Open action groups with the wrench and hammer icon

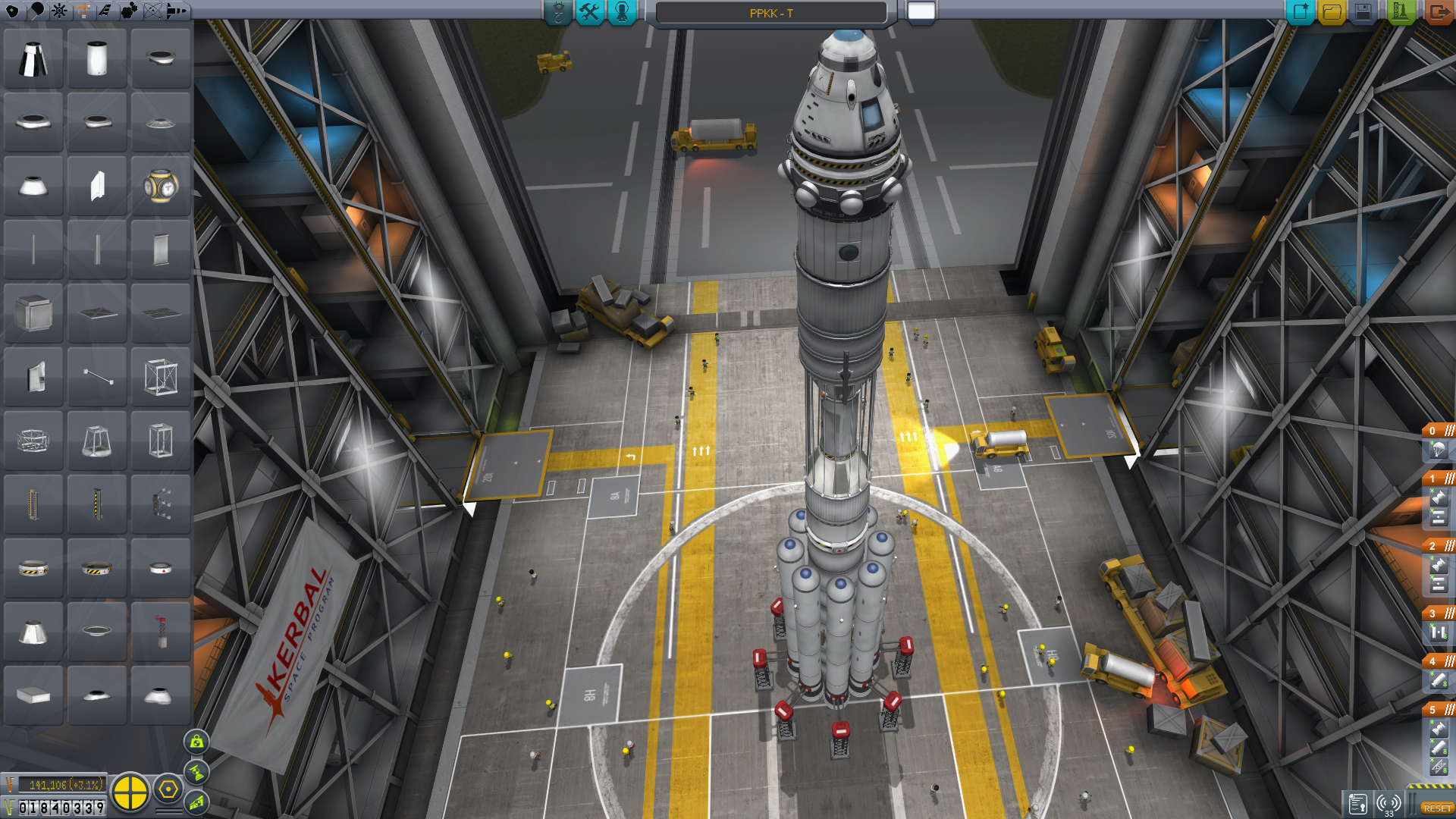coord(589,12)
